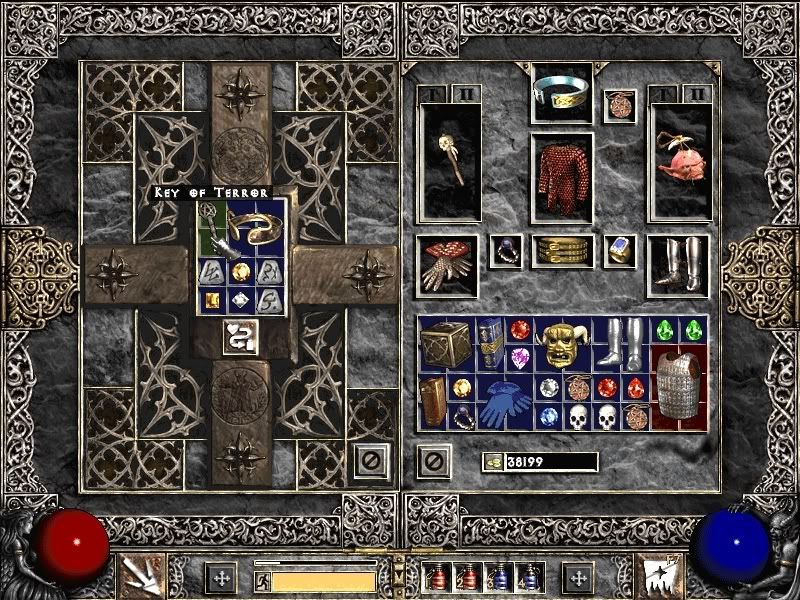Close the Horadric Cube panel
Screen dimensions: 800x600
click(x=370, y=460)
